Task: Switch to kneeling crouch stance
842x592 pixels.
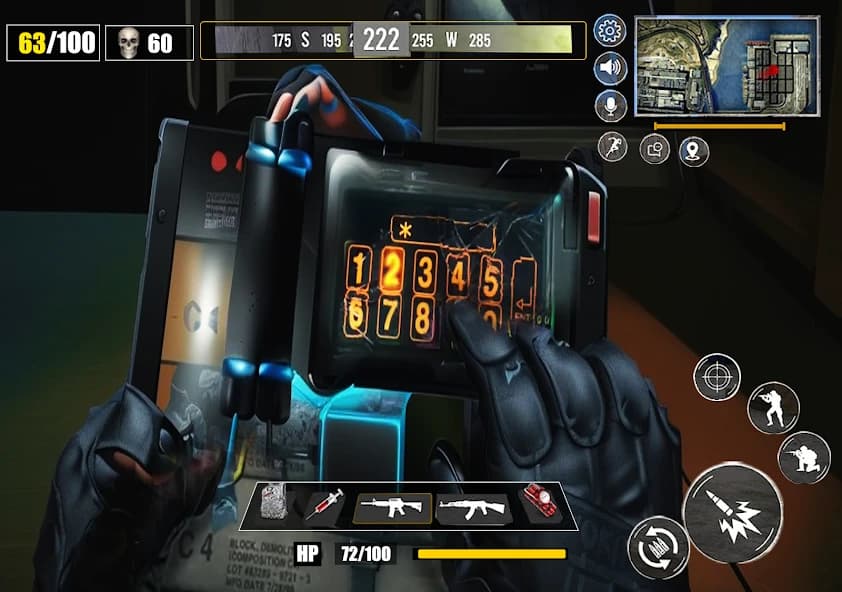Action: click(x=804, y=457)
